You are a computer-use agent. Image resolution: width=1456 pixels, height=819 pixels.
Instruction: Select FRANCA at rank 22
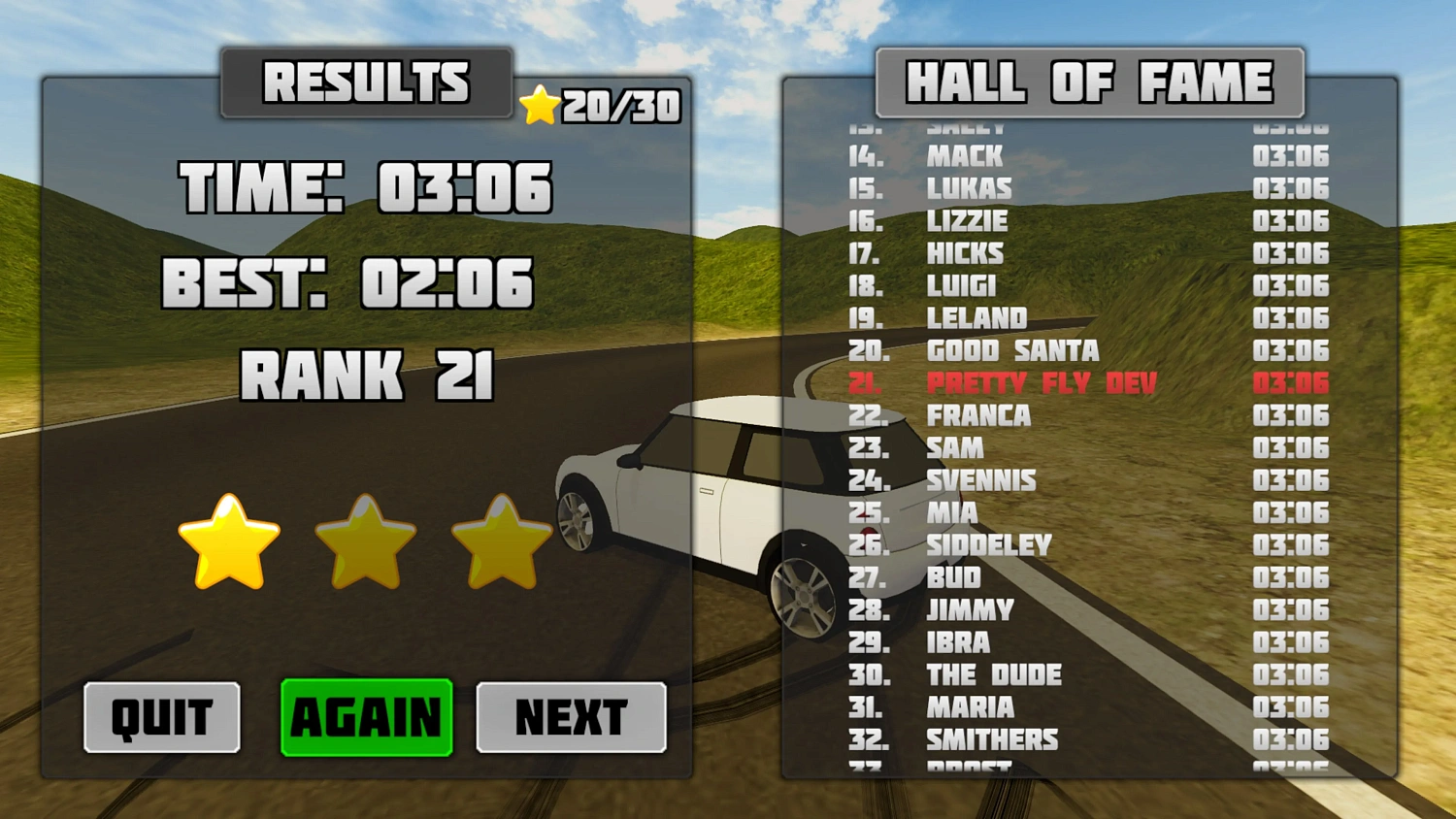coord(978,415)
